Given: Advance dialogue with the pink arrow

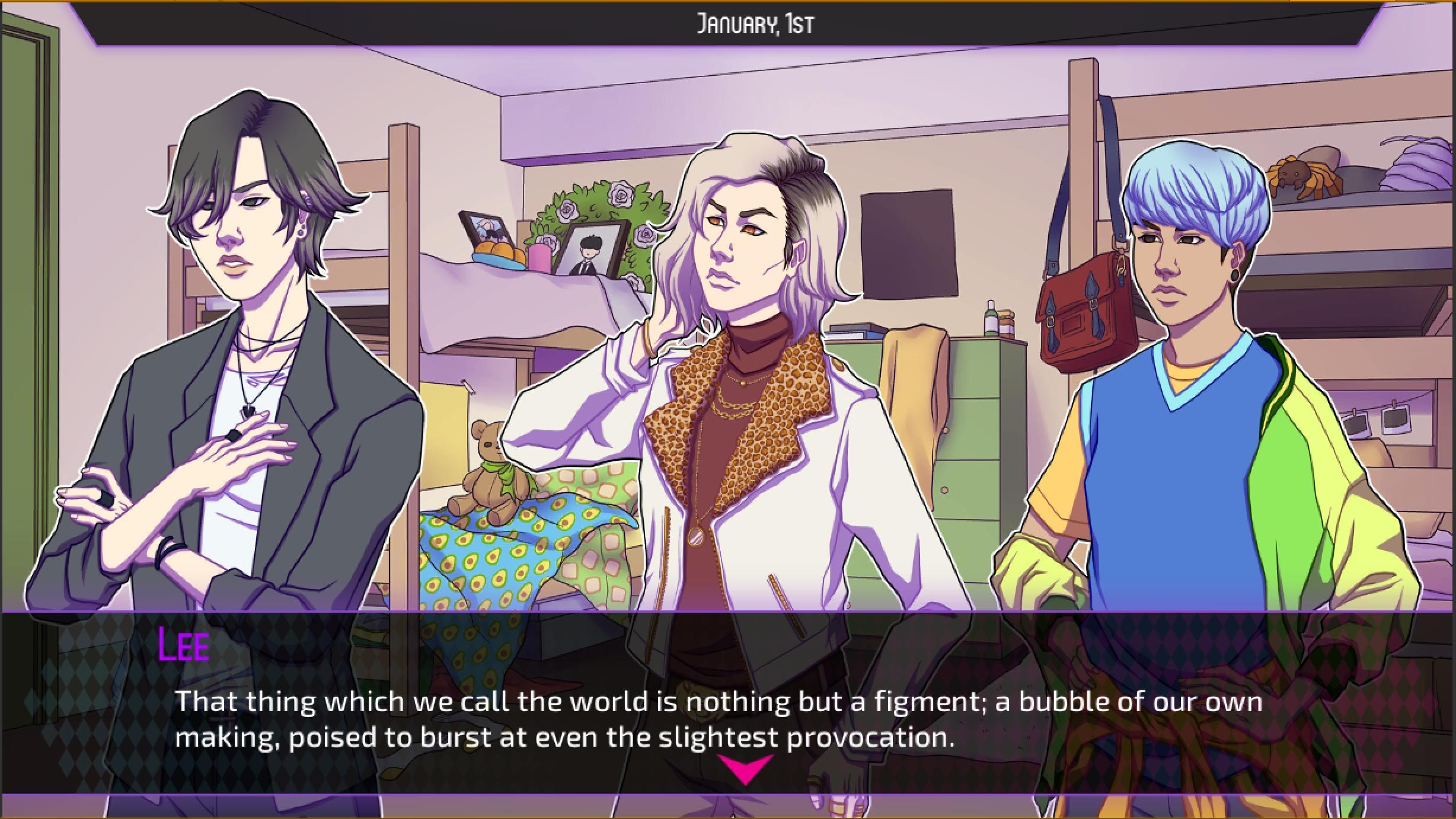Looking at the screenshot, I should pos(745,768).
